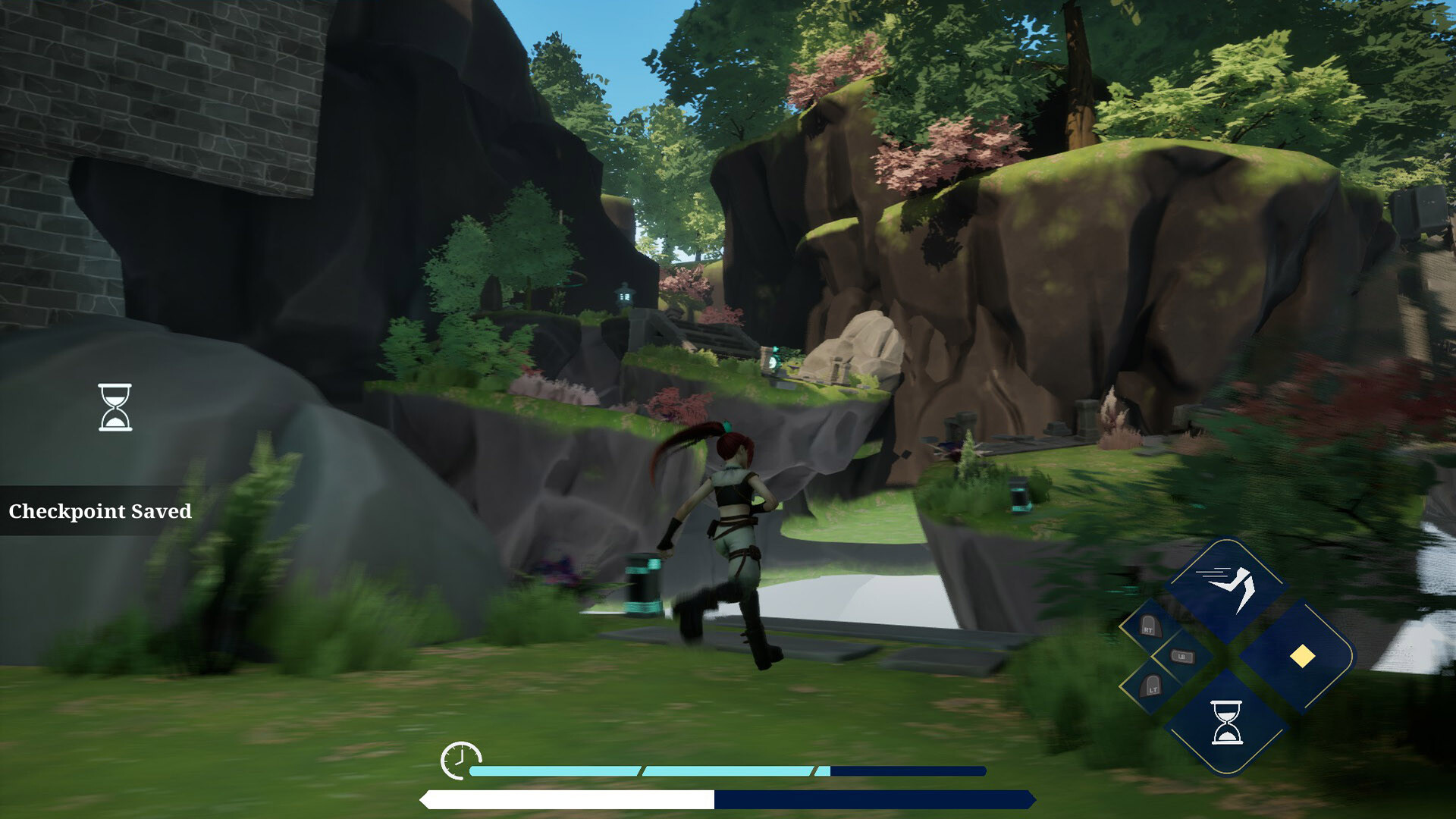The height and width of the screenshot is (819, 1456).
Task: Click the LT trigger button prompt
Action: point(1153,688)
